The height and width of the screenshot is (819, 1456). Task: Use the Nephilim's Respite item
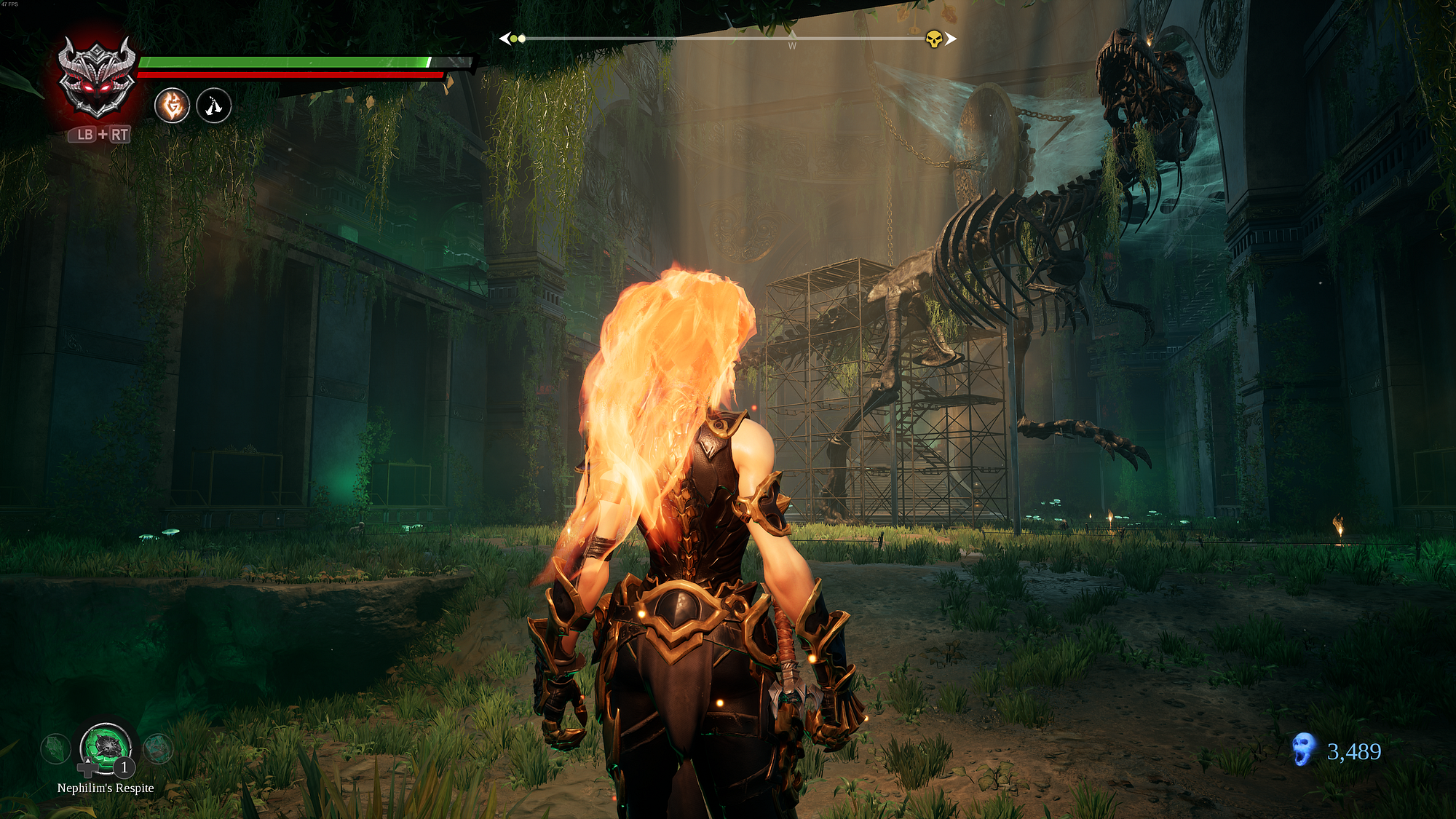tap(106, 747)
